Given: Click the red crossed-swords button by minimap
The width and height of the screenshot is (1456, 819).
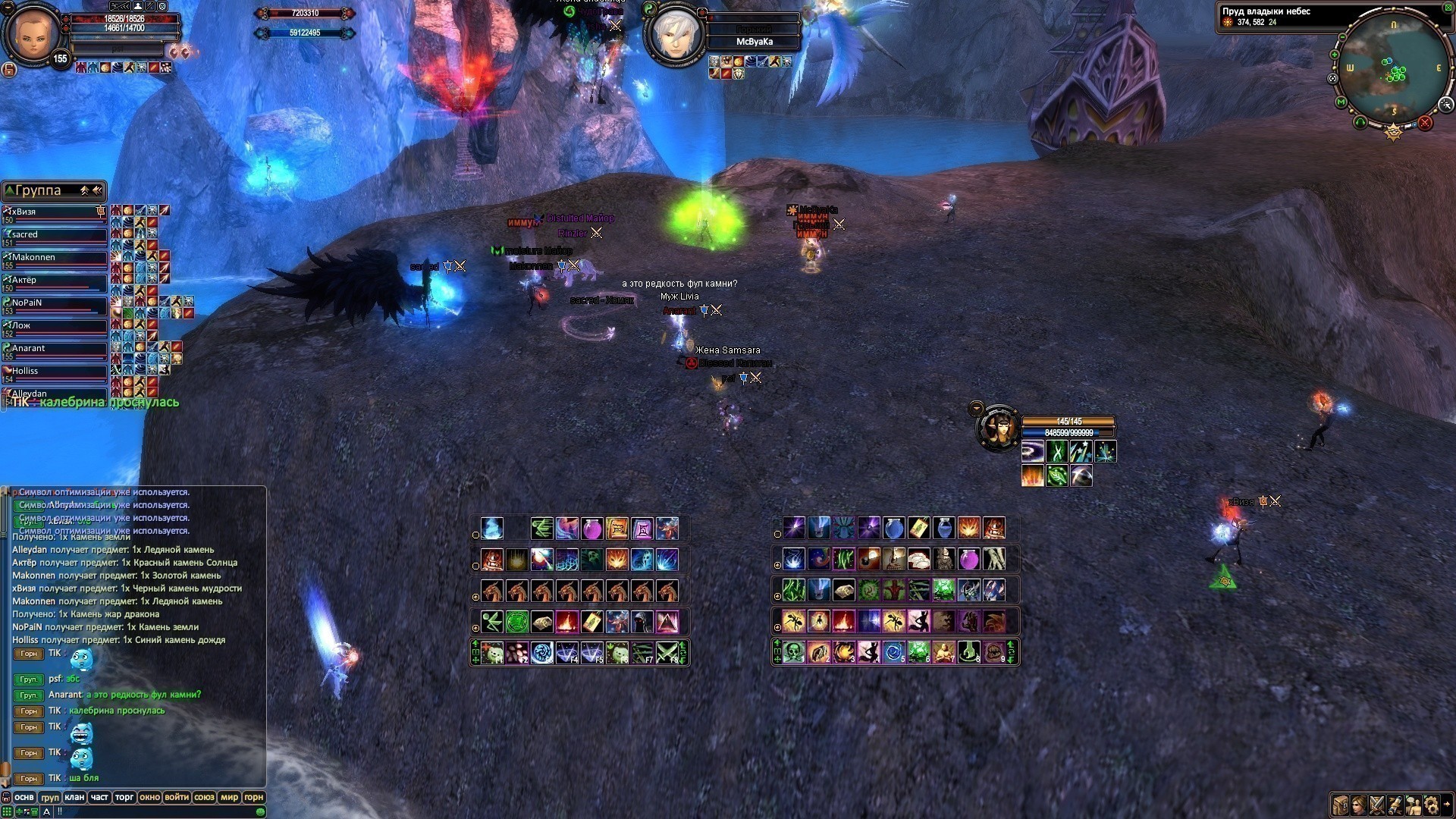Looking at the screenshot, I should (1425, 123).
